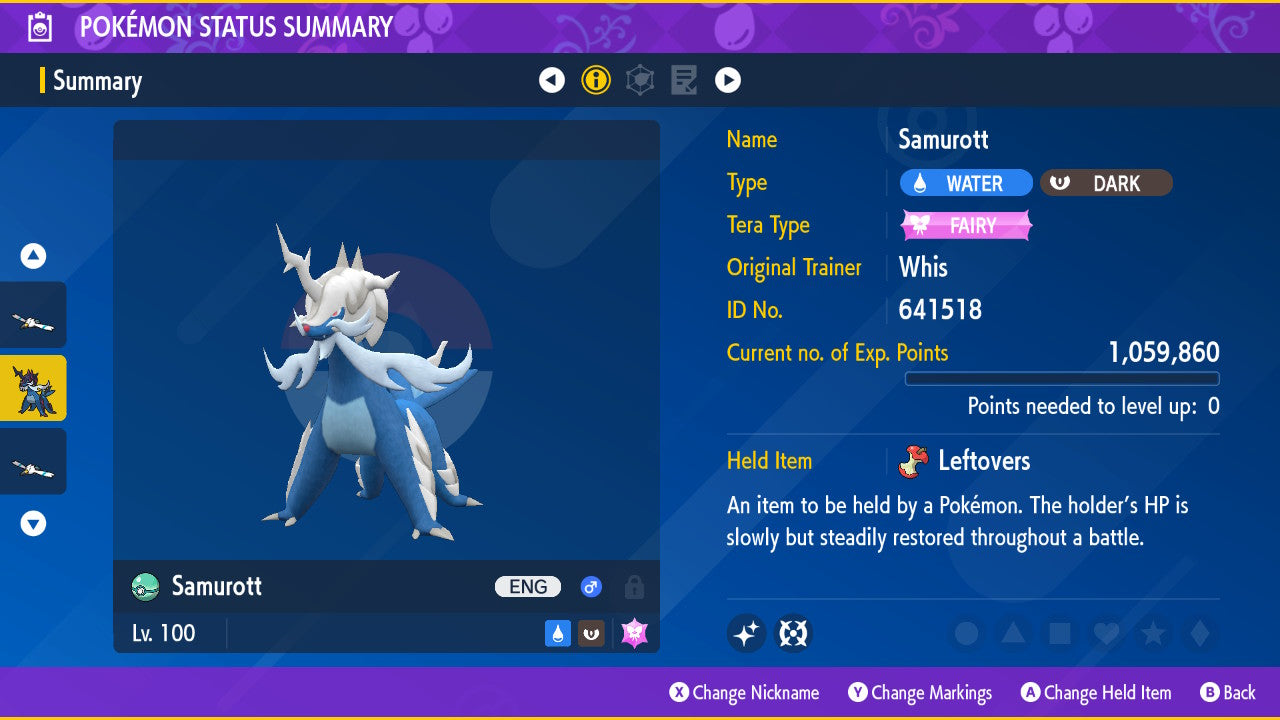
Task: Select the info summary tab icon
Action: click(596, 80)
